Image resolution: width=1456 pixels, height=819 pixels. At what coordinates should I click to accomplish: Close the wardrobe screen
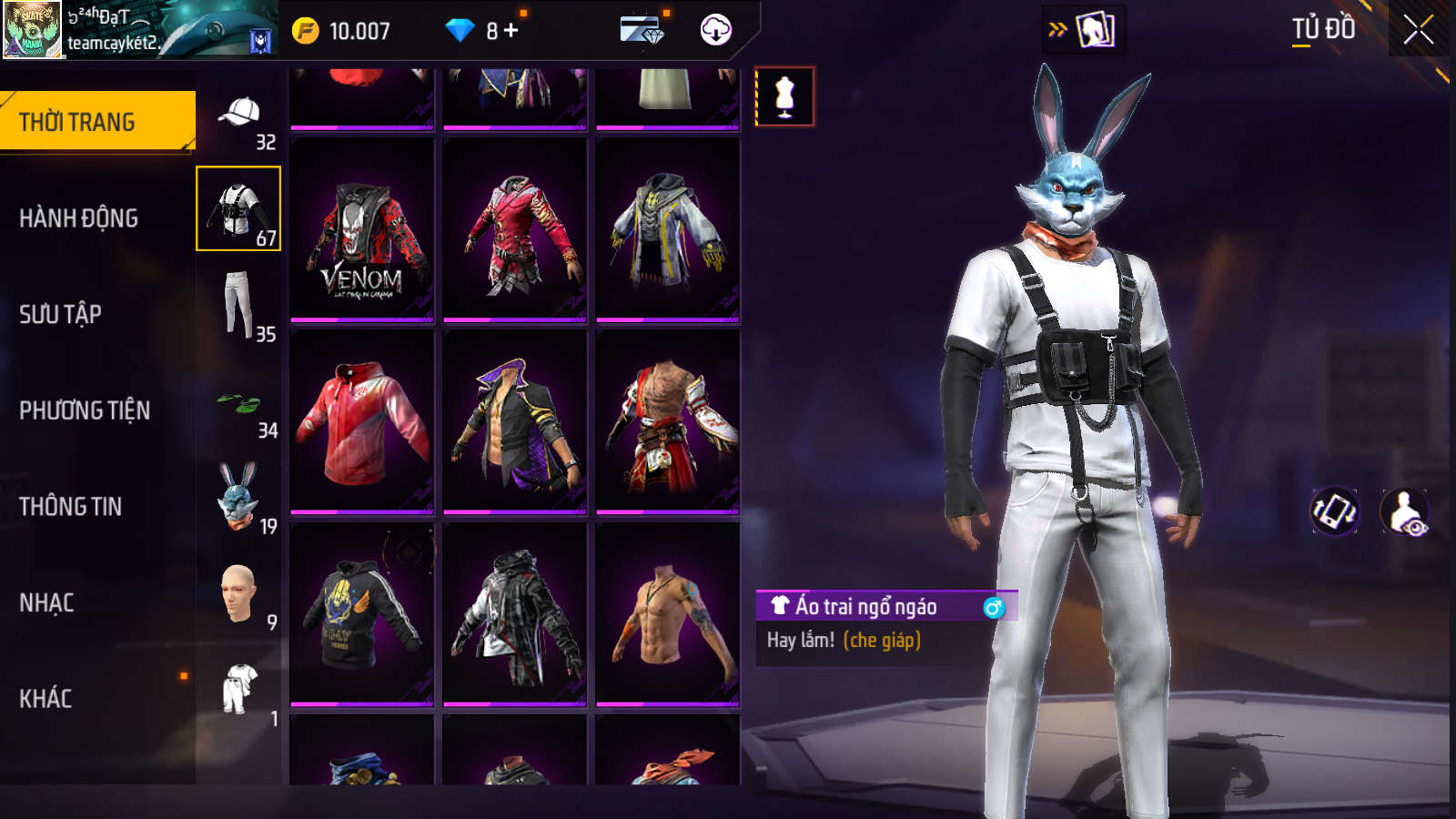[x=1418, y=30]
